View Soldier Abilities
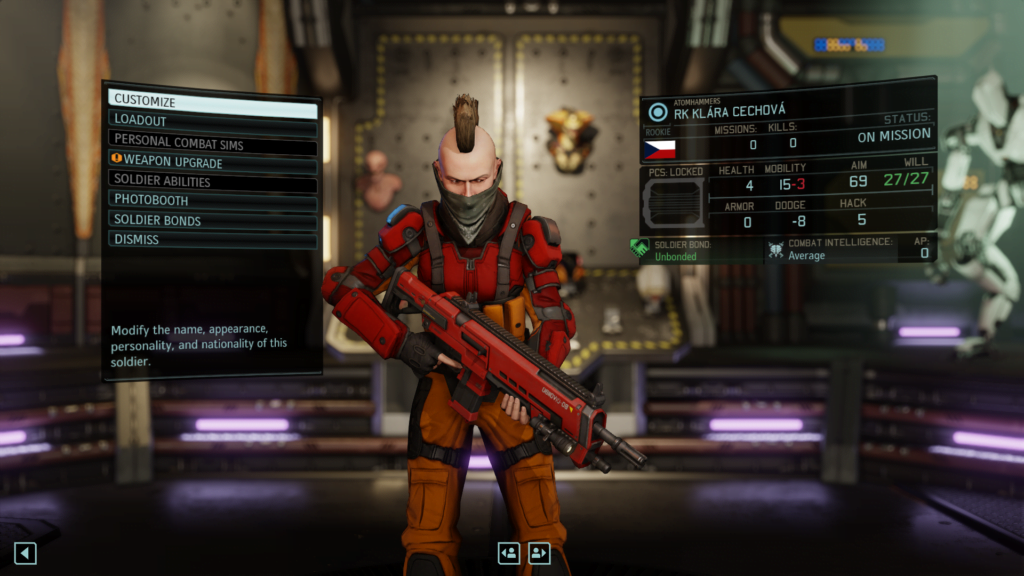Viewport: 1024px width, 576px height. pos(212,182)
